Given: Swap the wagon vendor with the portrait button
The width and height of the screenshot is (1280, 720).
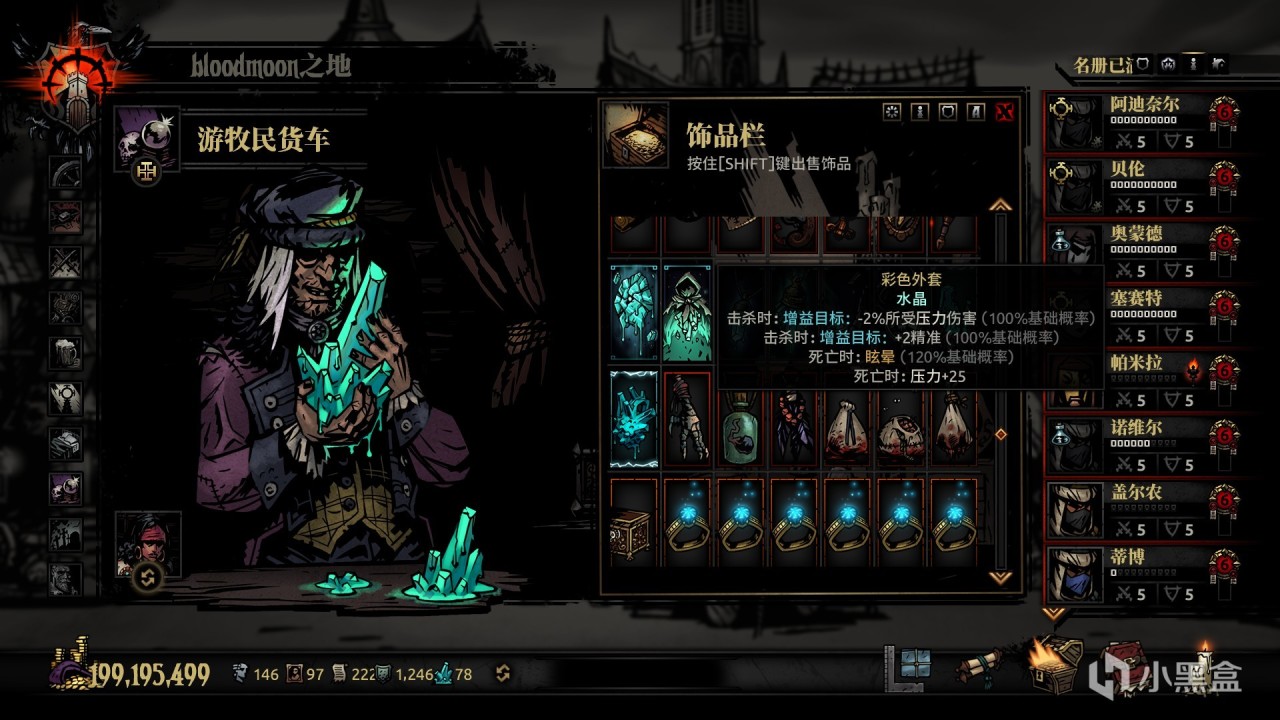Looking at the screenshot, I should tap(148, 577).
